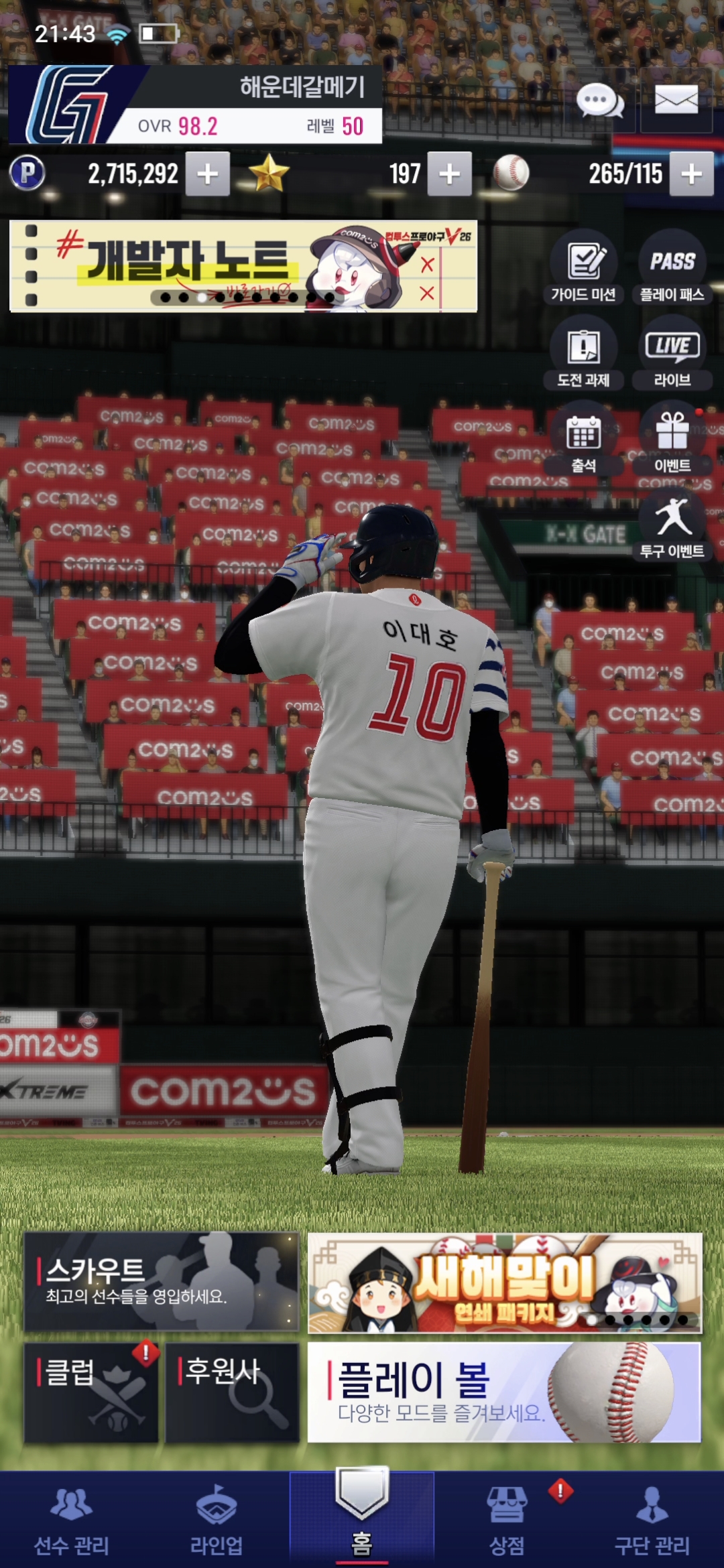Open the 스카우트 scout menu
The height and width of the screenshot is (1568, 724).
(161, 1281)
